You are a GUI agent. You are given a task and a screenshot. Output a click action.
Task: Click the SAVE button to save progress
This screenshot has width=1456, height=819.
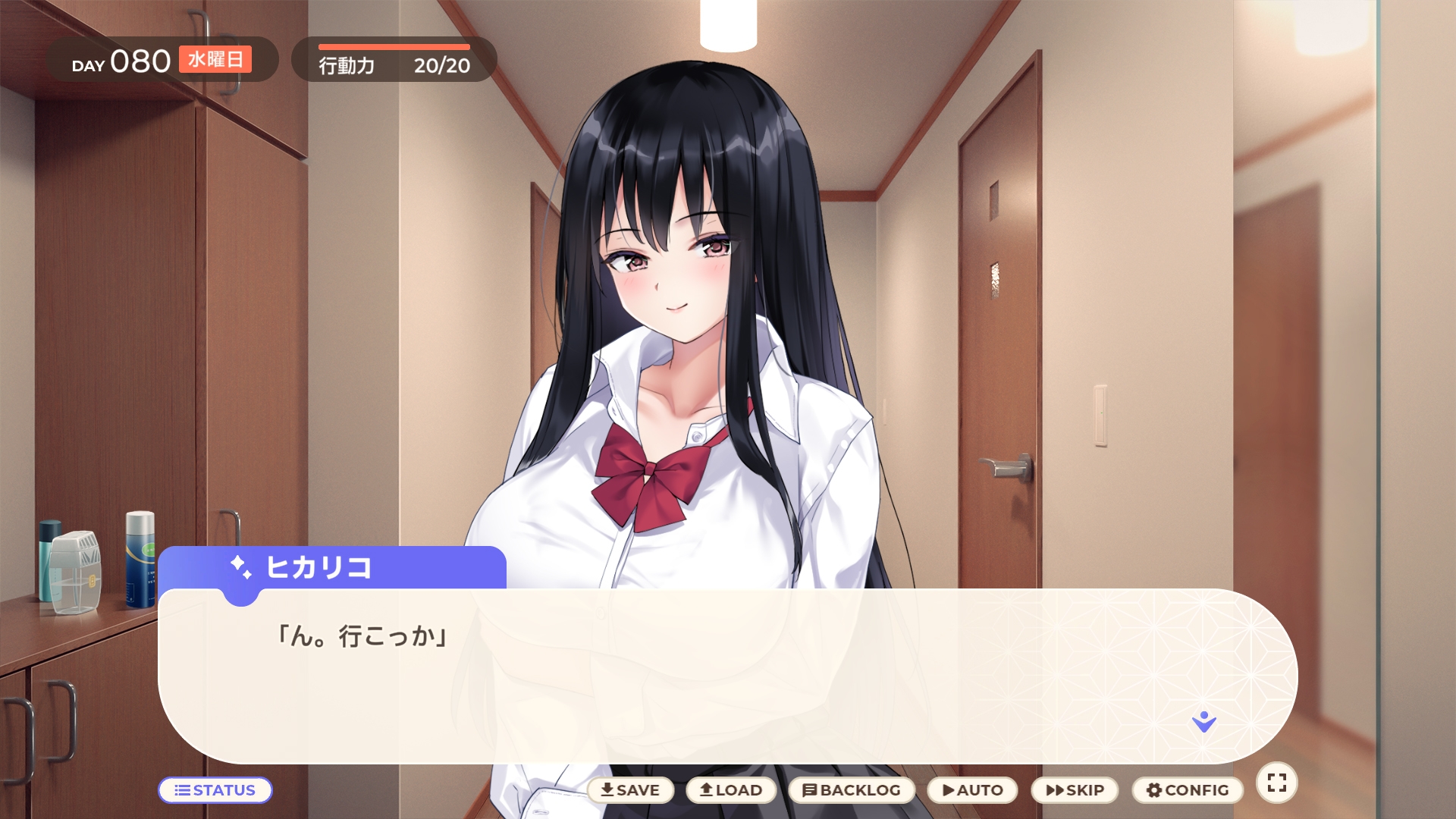[630, 790]
